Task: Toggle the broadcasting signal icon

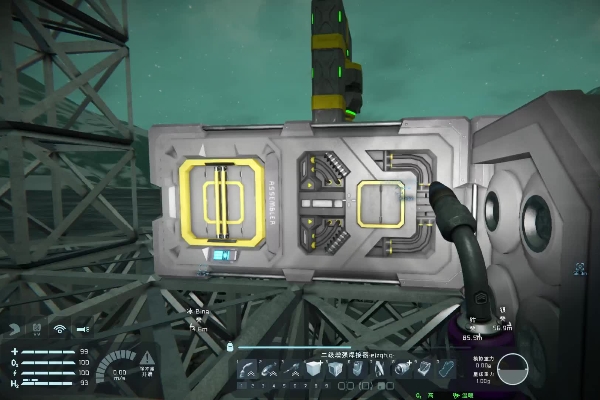Action: pos(59,328)
